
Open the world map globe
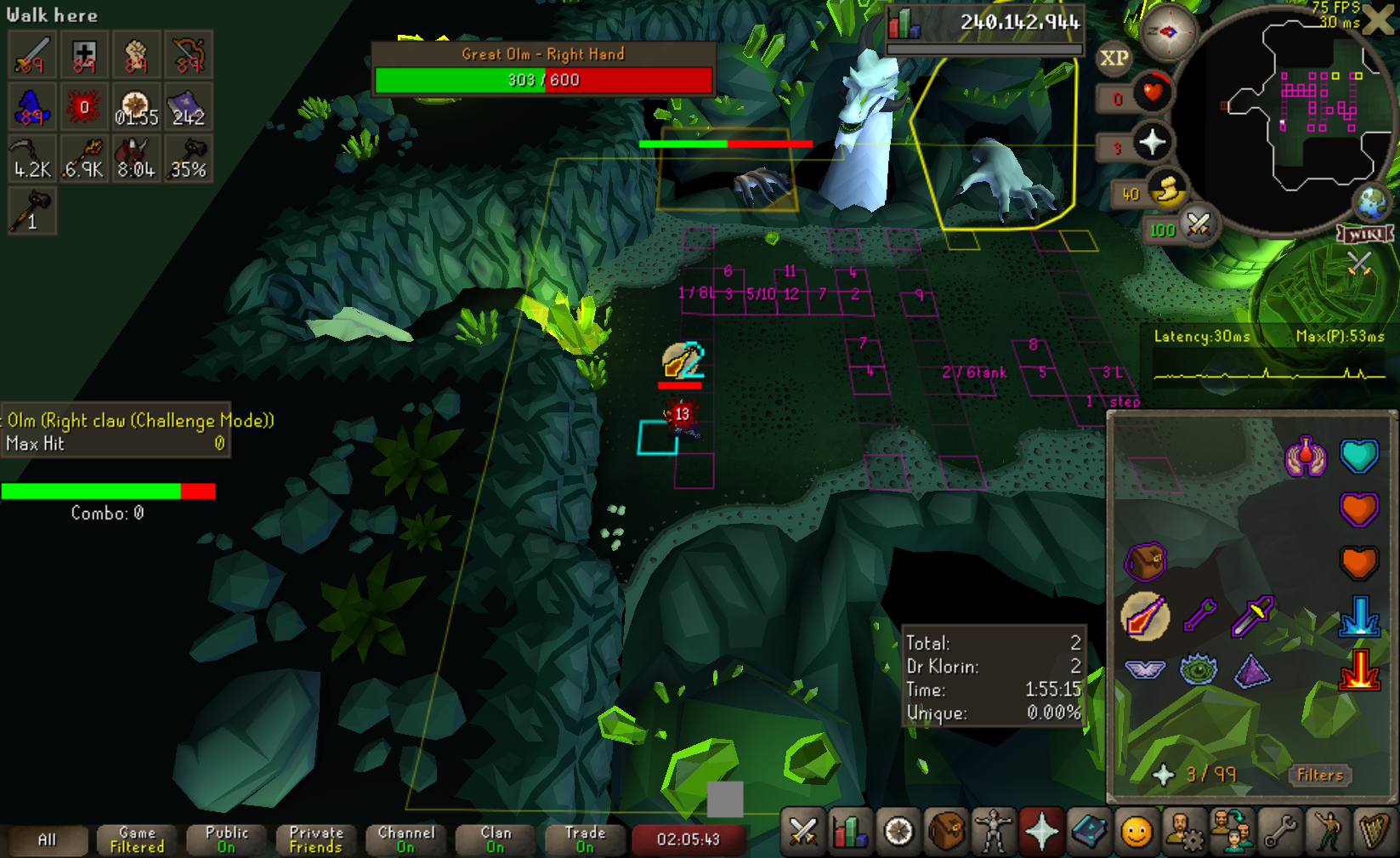coord(1371,202)
